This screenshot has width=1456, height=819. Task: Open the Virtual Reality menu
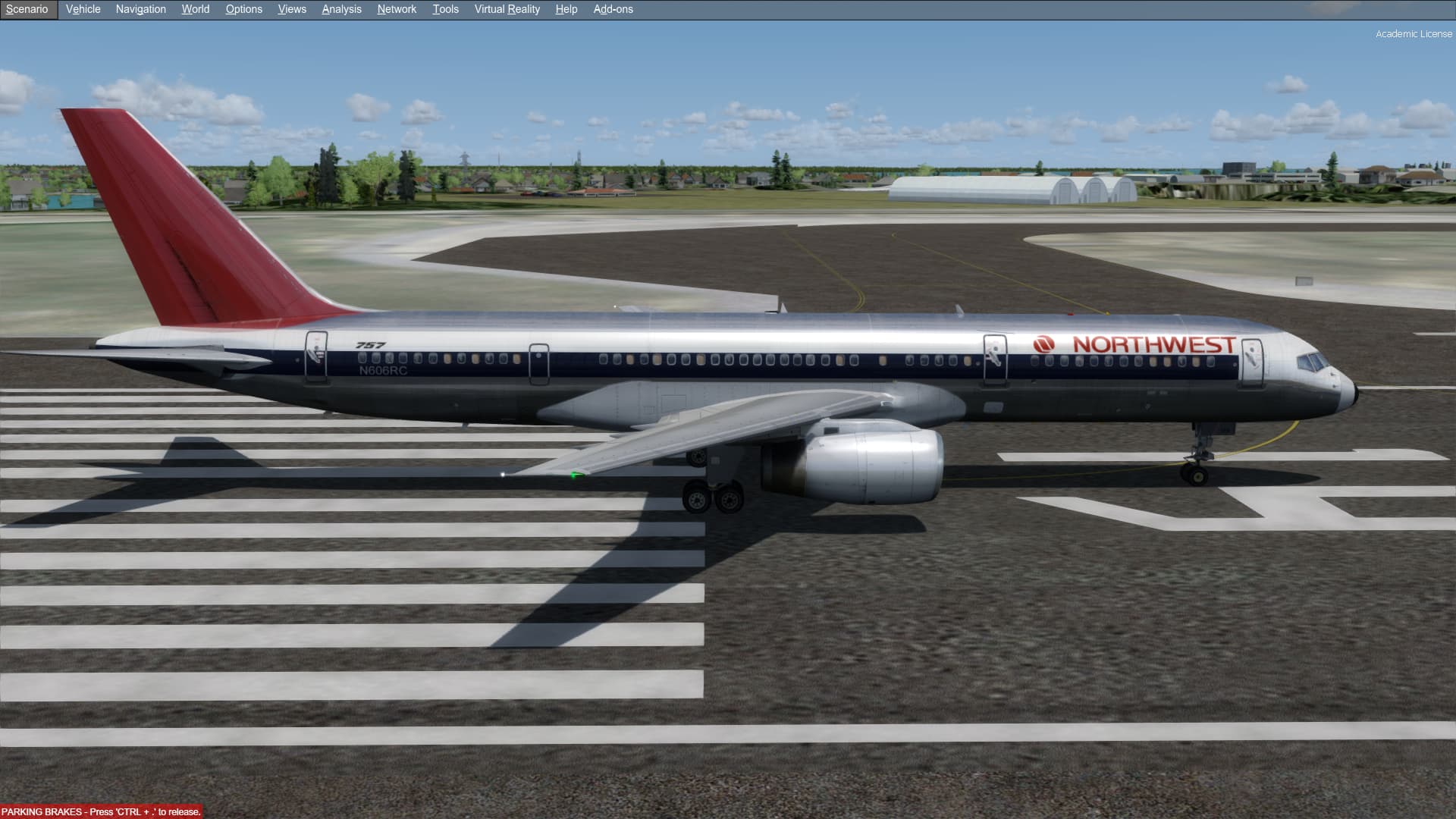pyautogui.click(x=506, y=9)
